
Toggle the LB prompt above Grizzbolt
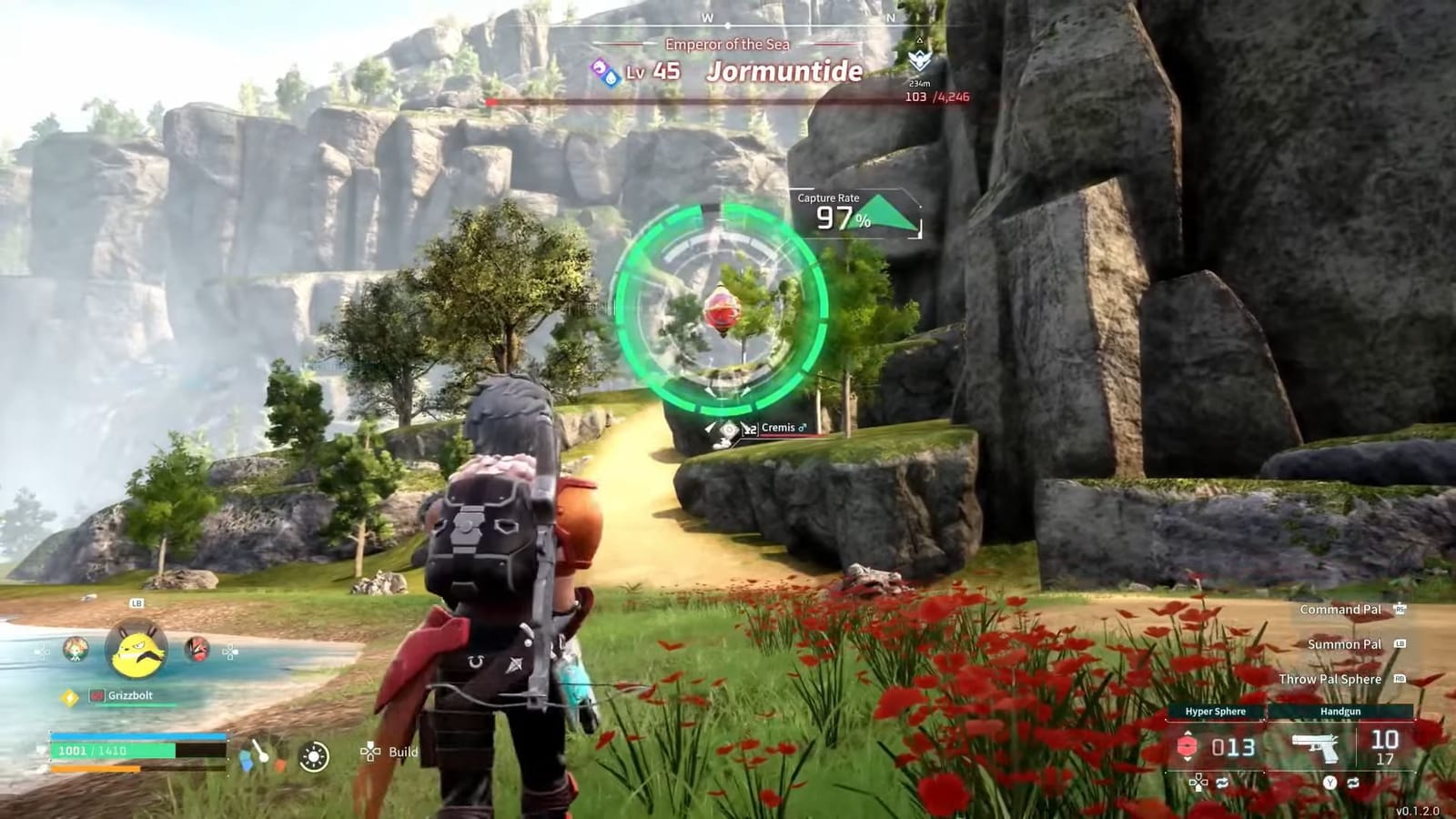(x=136, y=603)
